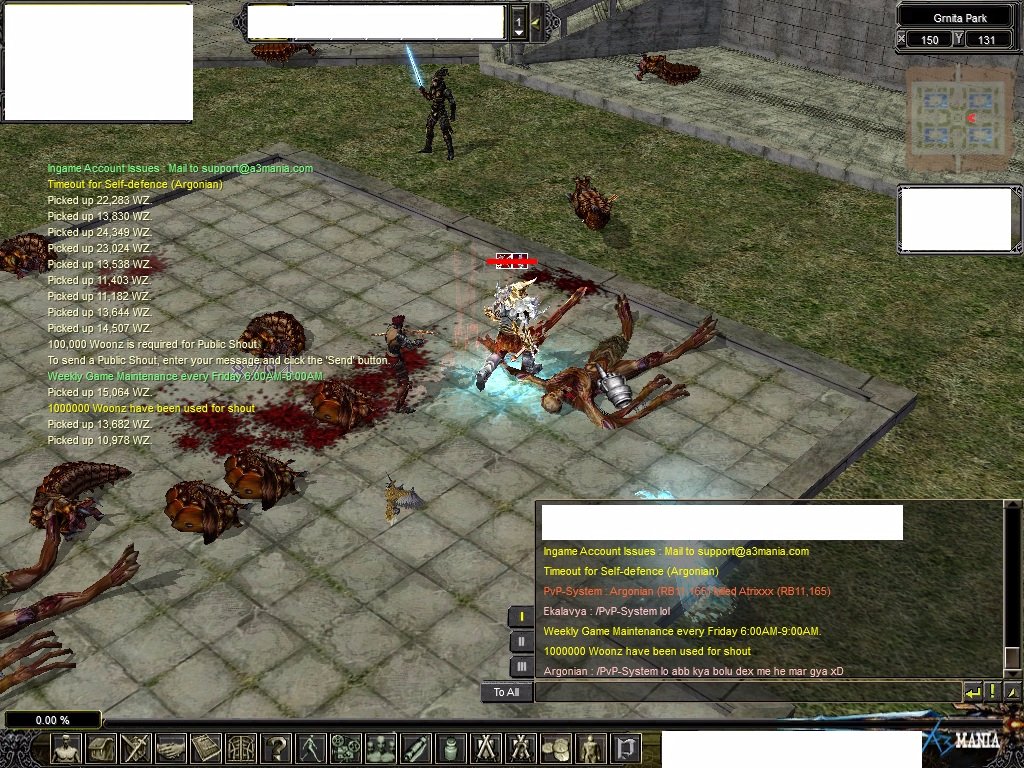Click the question mark help icon
Screen dimensions: 1024x768
point(276,748)
